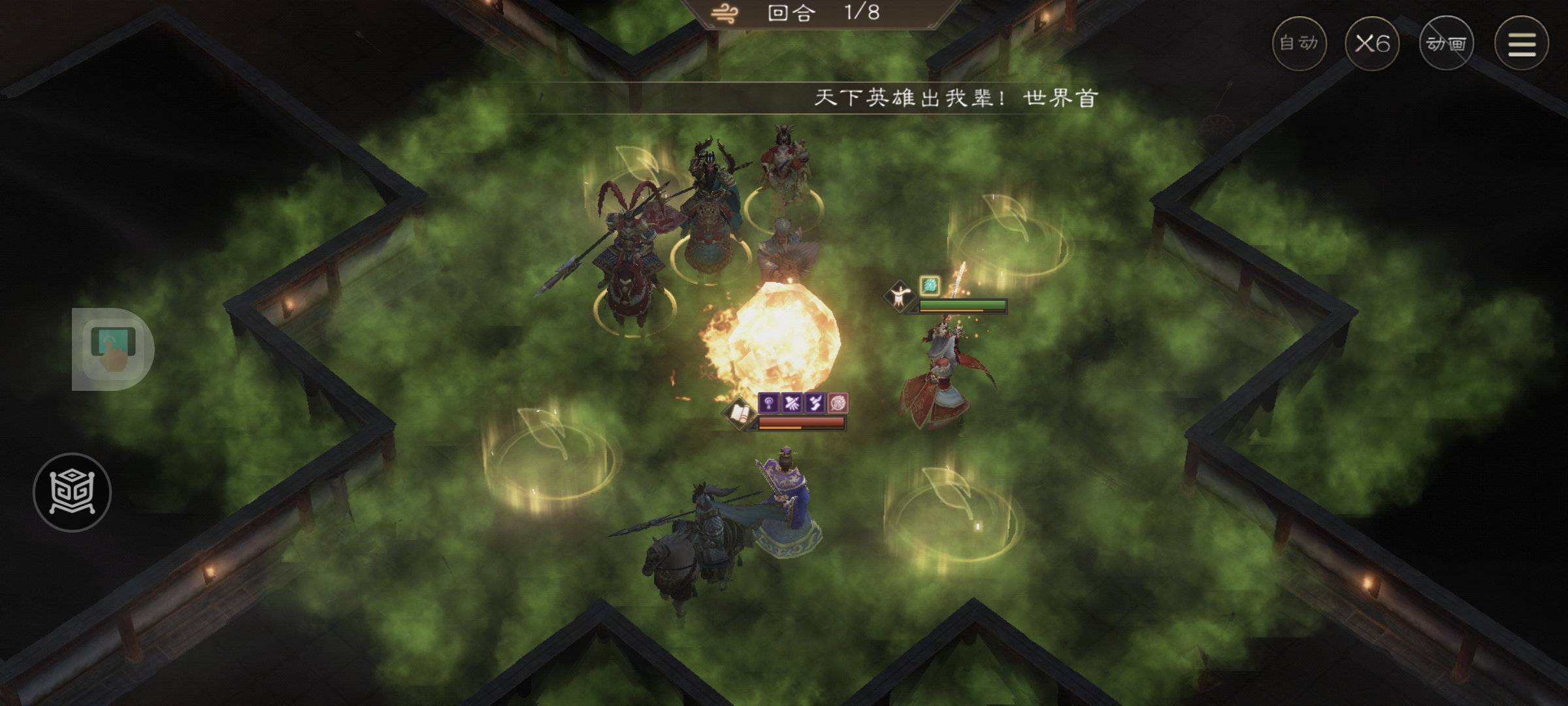Screen dimensions: 1568x706
Task: Click the blue gem buff above the red general
Action: [x=930, y=286]
